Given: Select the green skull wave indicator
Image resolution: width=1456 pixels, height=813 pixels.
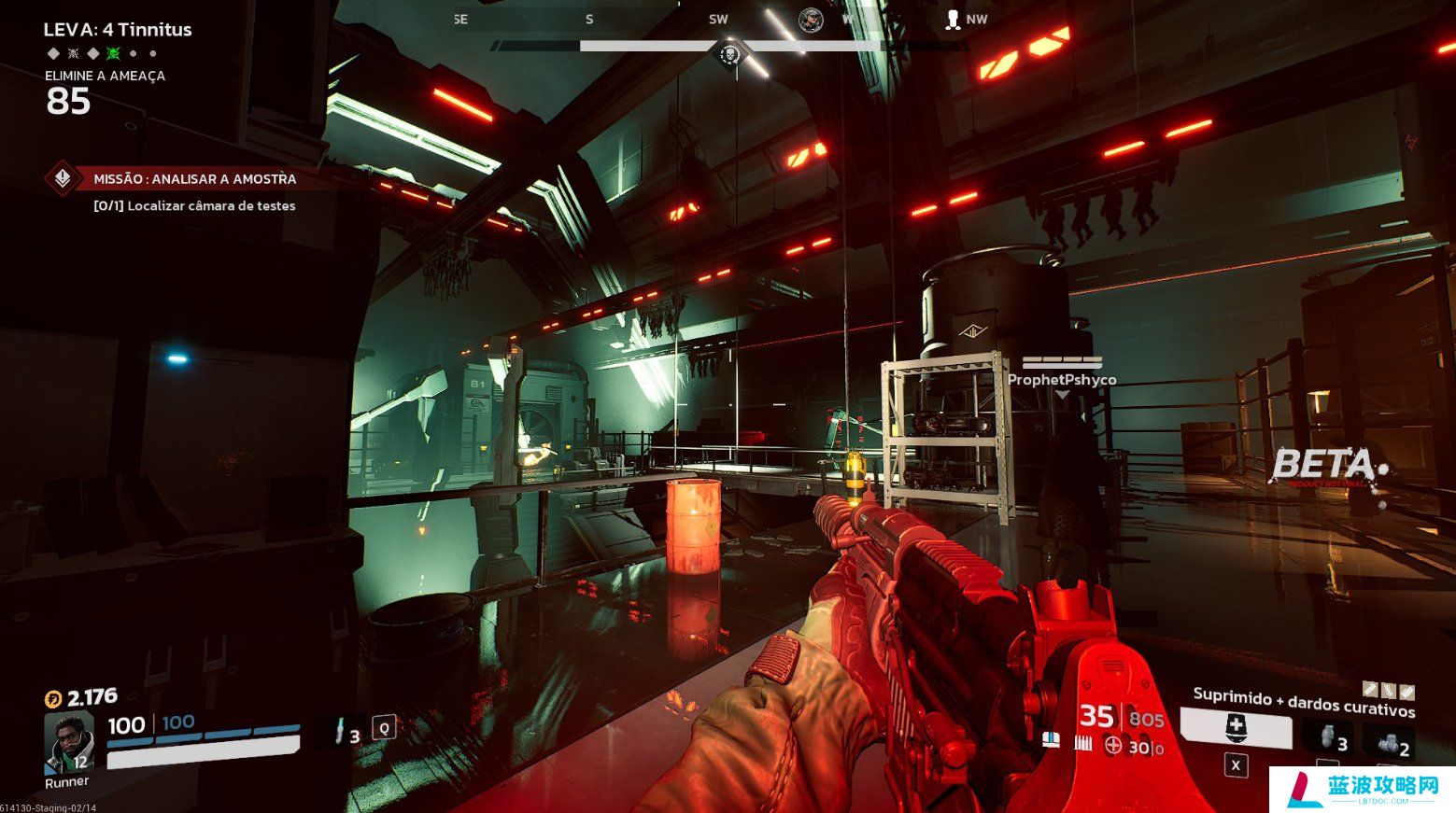Looking at the screenshot, I should [x=113, y=53].
